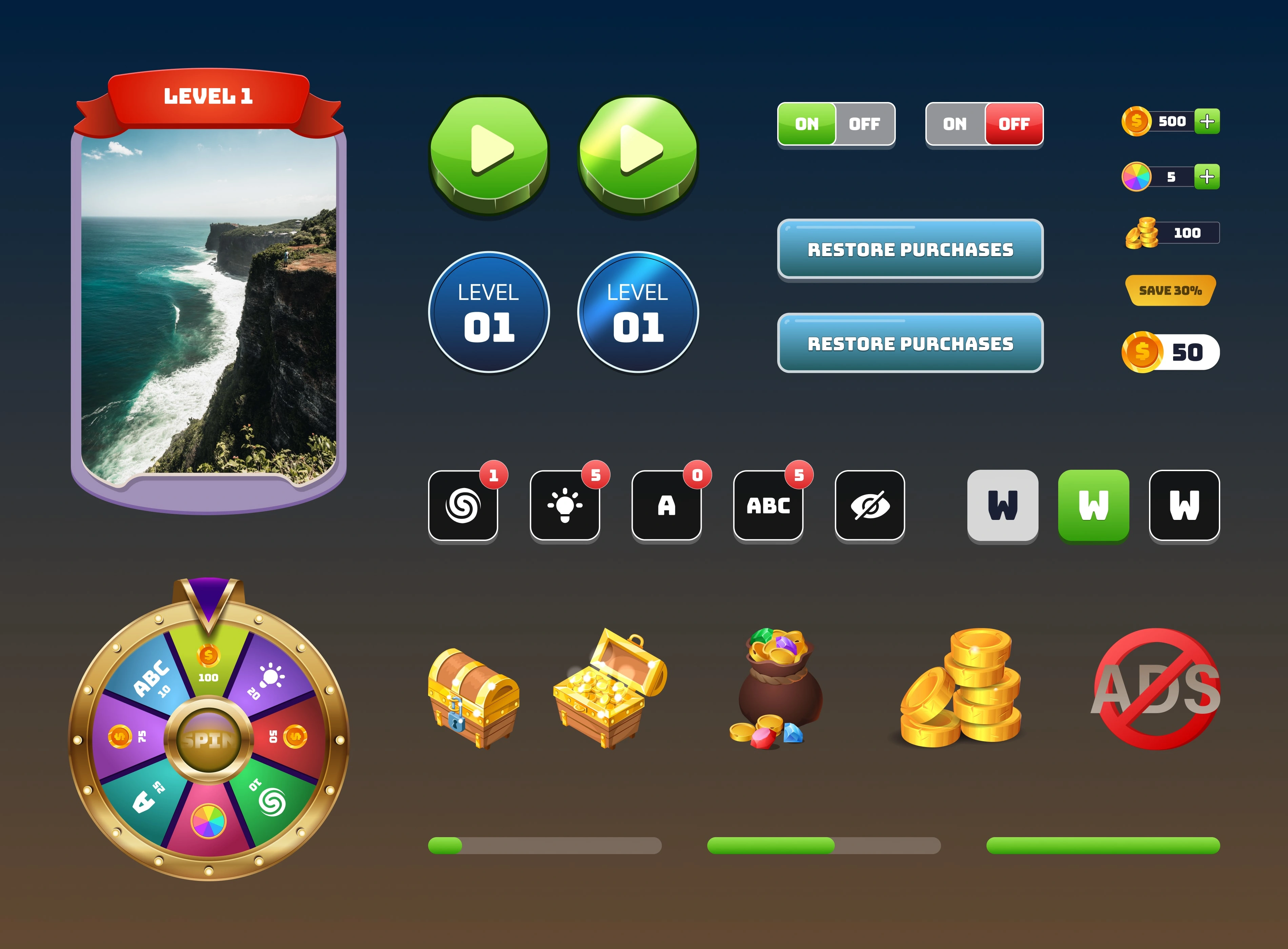This screenshot has width=1288, height=949.
Task: Select the shuffle swirl power-up icon
Action: tap(463, 507)
